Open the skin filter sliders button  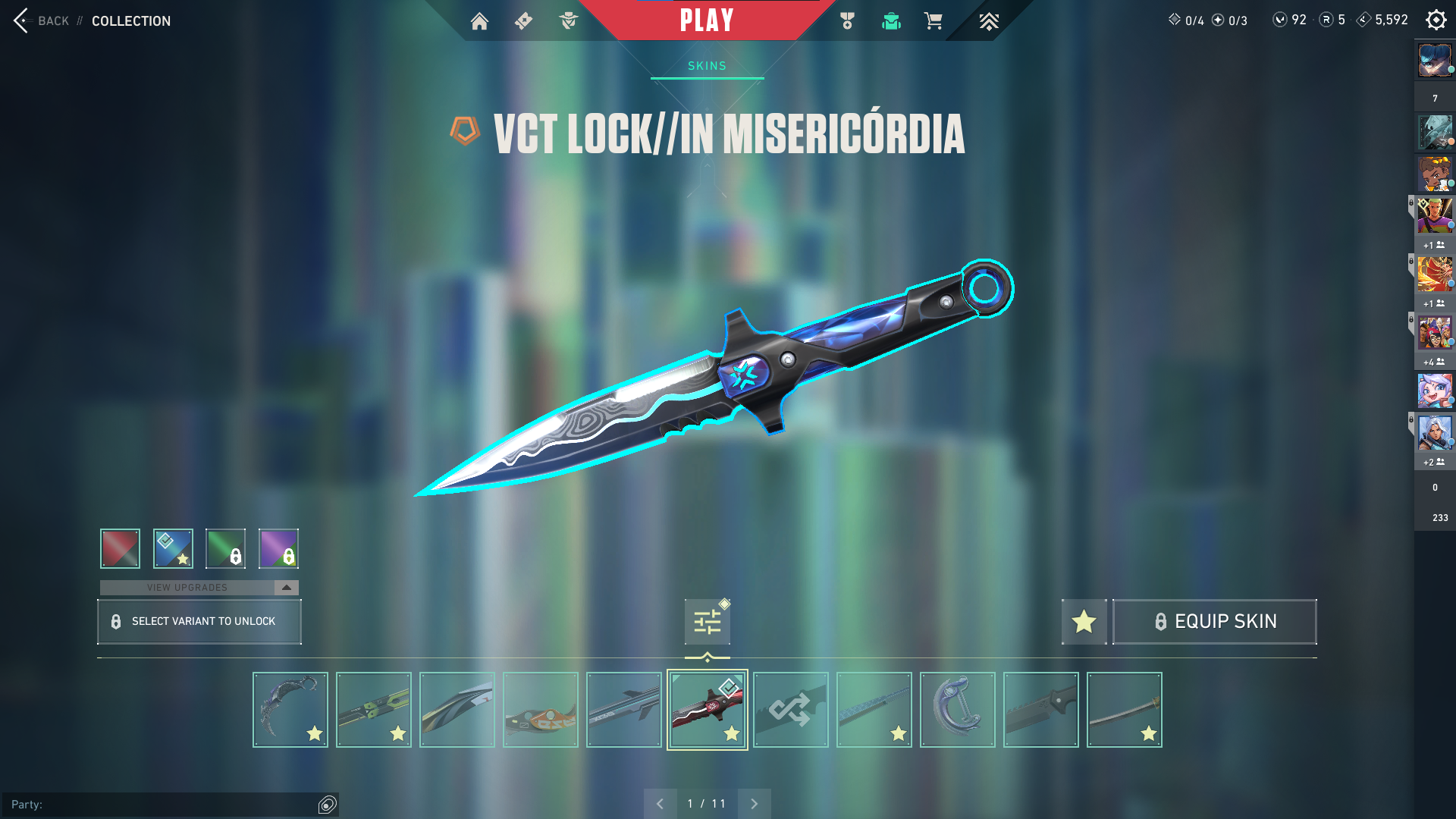coord(707,622)
